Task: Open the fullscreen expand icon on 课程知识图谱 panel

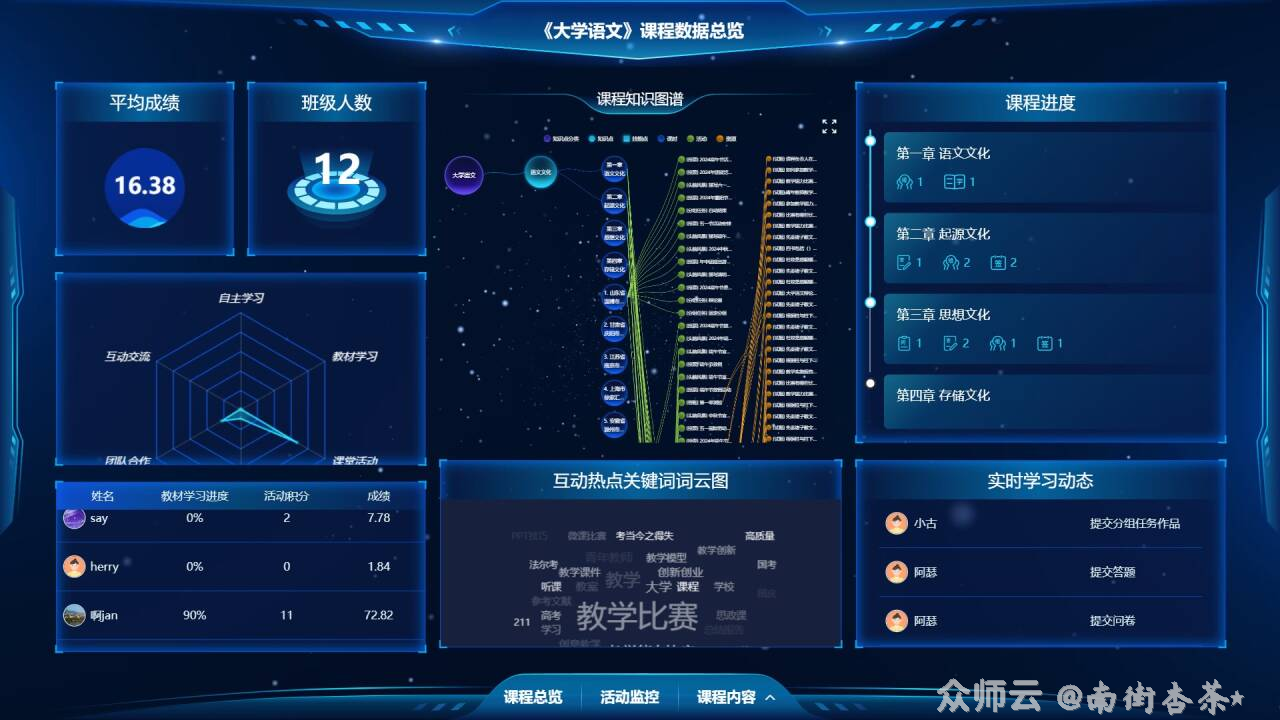Action: click(827, 125)
